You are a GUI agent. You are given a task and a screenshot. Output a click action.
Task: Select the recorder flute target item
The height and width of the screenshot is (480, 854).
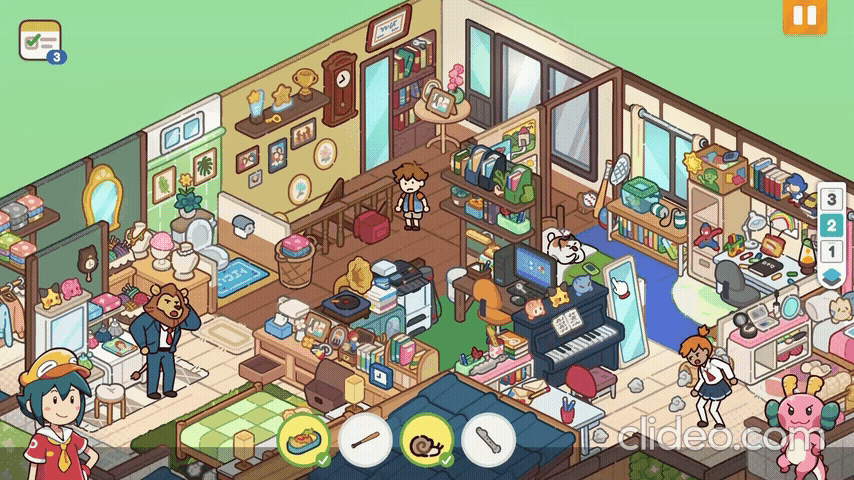point(488,438)
